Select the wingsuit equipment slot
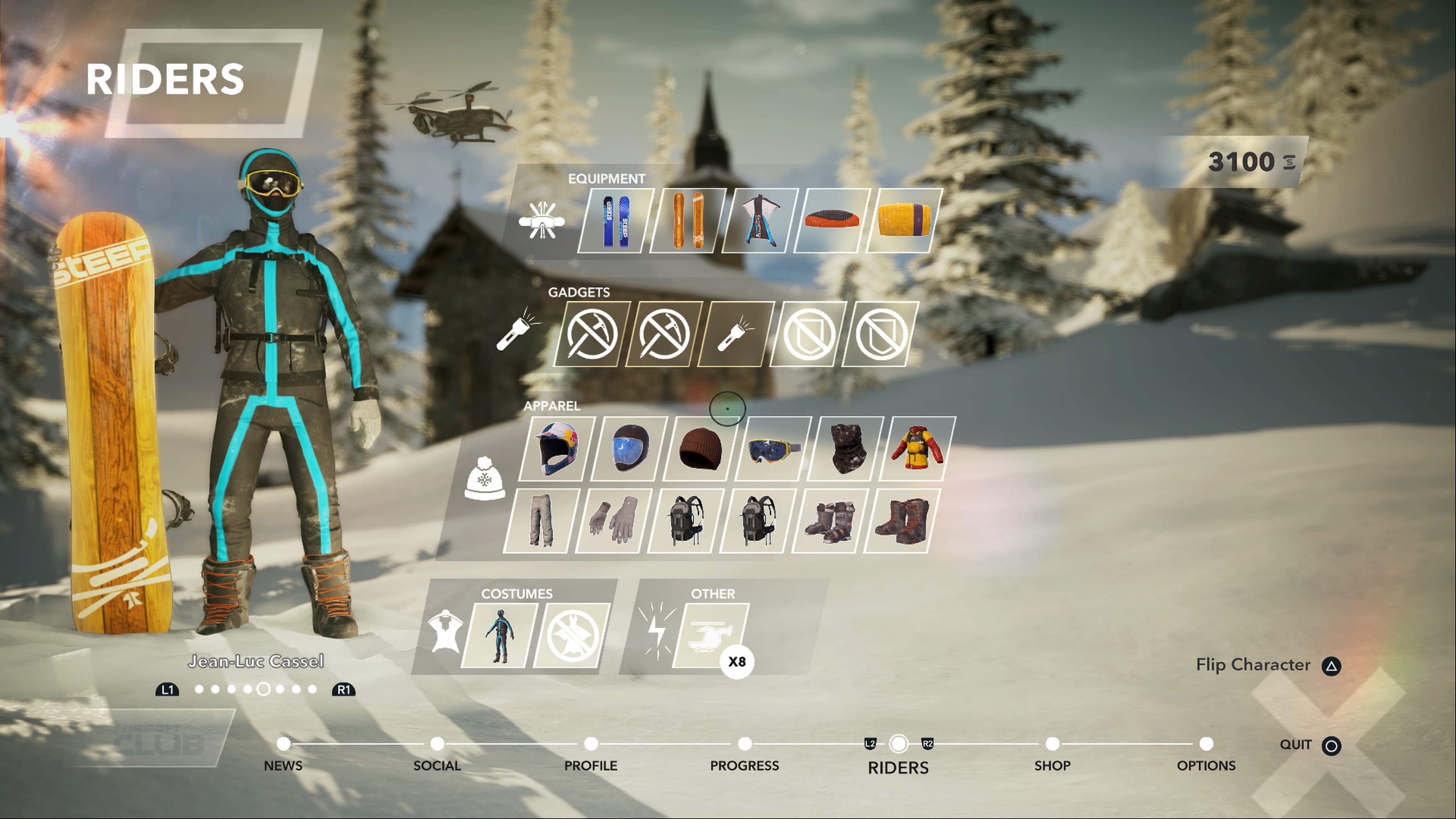 [x=759, y=221]
